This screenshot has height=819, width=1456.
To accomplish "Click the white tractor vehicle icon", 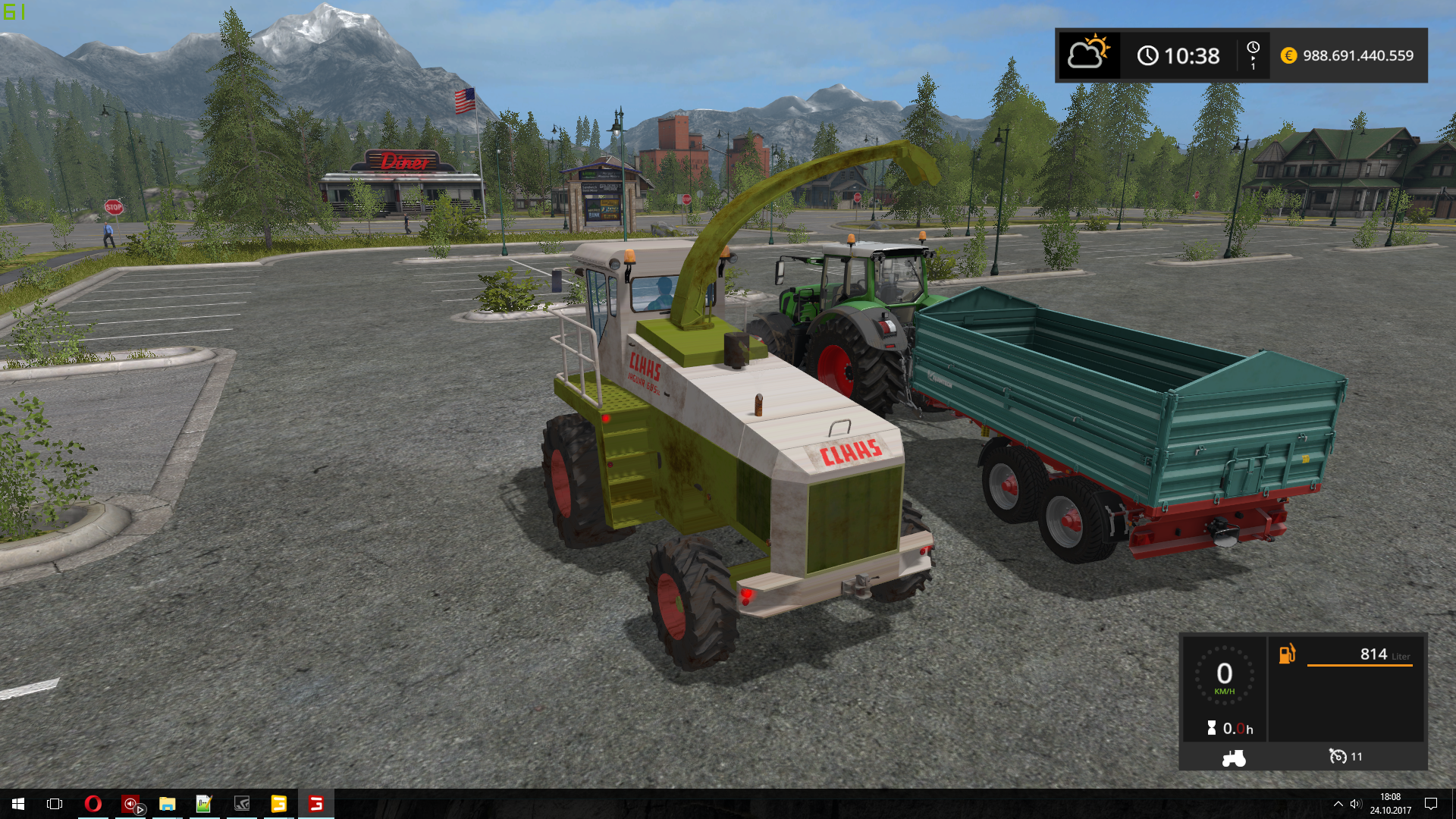I will (1234, 758).
